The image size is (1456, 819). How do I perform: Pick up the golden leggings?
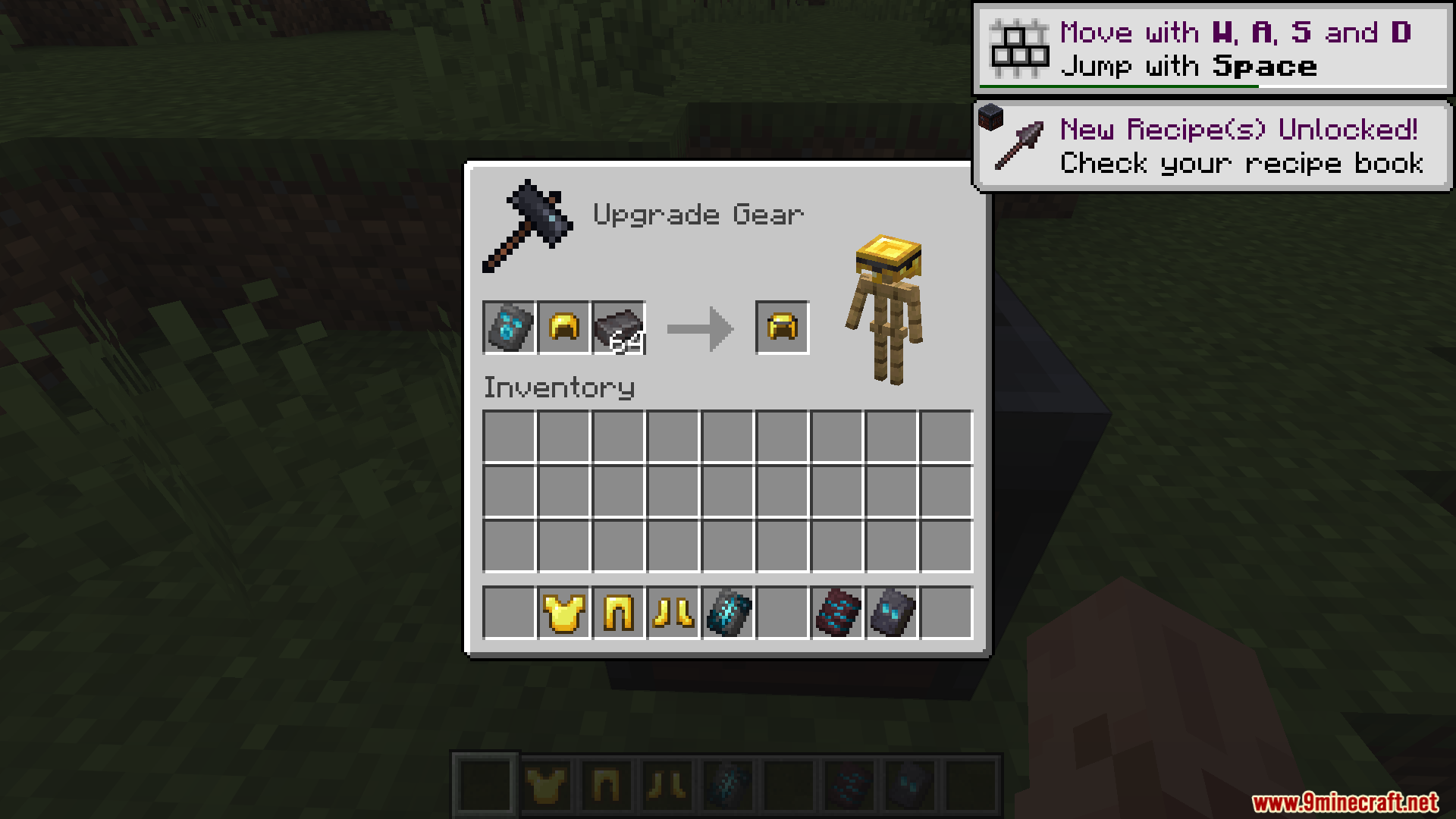[618, 612]
